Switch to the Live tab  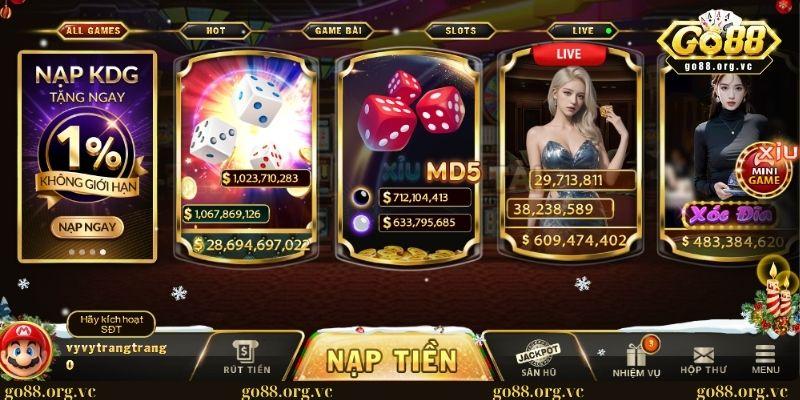pyautogui.click(x=585, y=30)
